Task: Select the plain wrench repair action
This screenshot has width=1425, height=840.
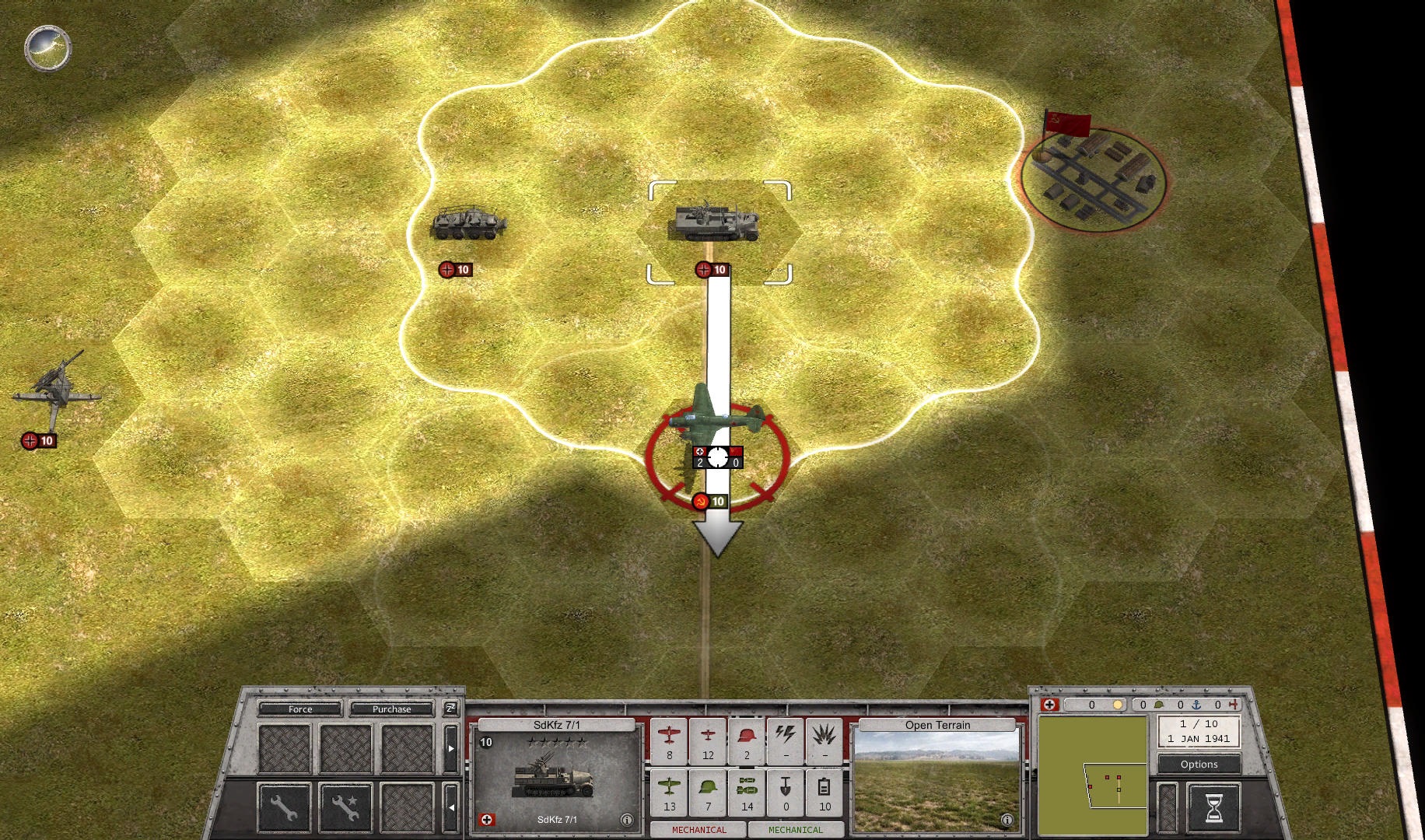Action: click(x=284, y=807)
